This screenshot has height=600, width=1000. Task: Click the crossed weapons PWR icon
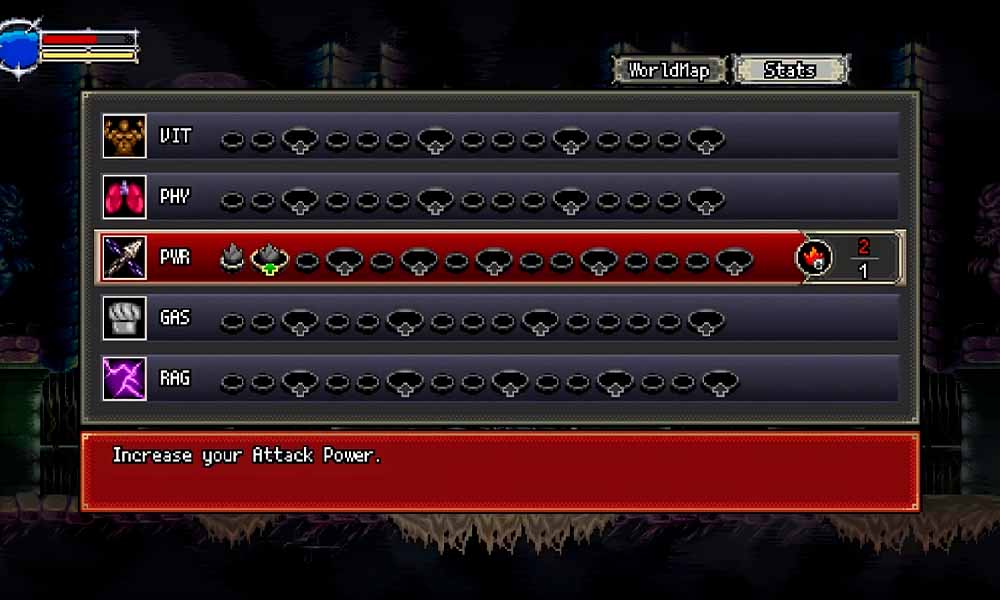[x=125, y=258]
